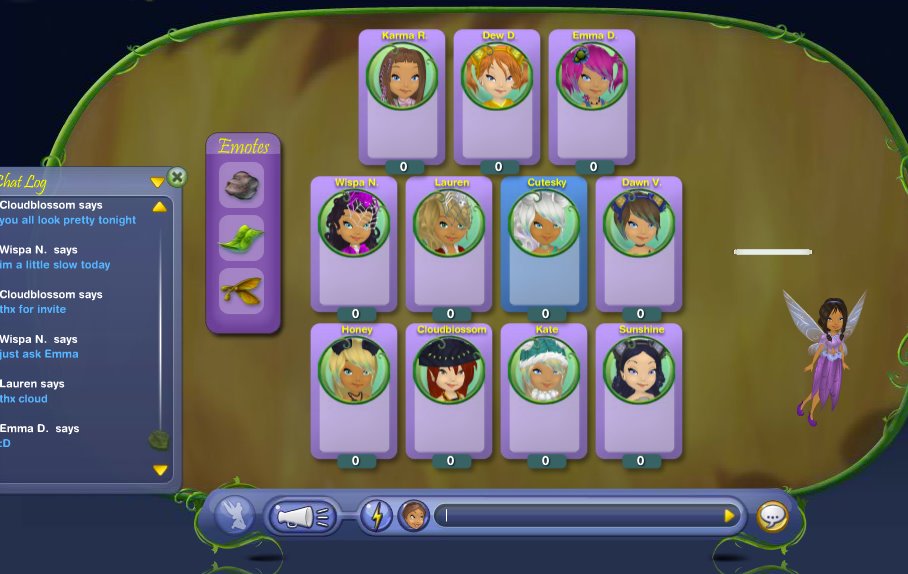Screen dimensions: 908x574
Task: Choose the yellow leaves emote
Action: point(241,291)
